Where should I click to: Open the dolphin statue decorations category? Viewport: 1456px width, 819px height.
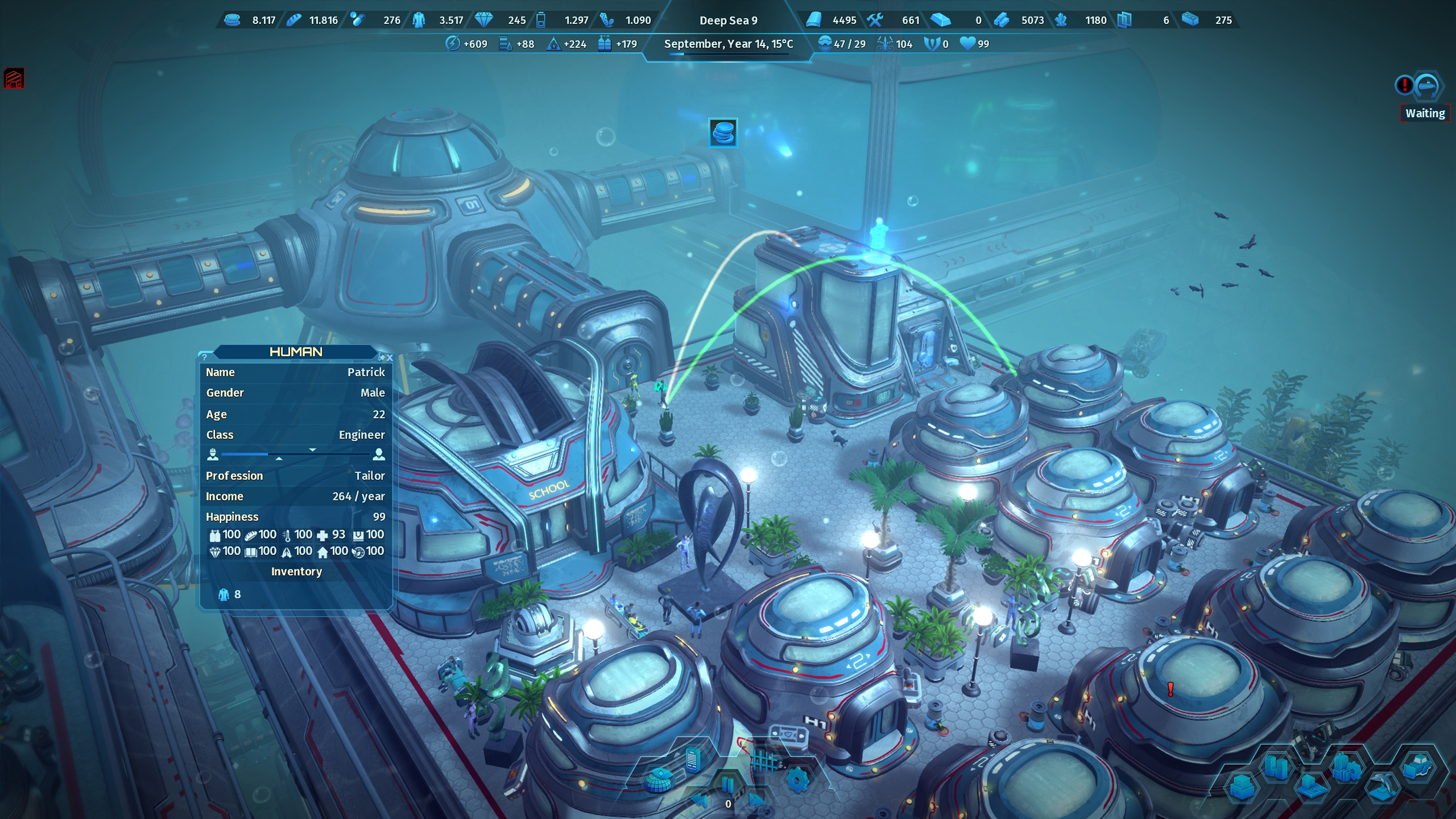click(x=1383, y=788)
